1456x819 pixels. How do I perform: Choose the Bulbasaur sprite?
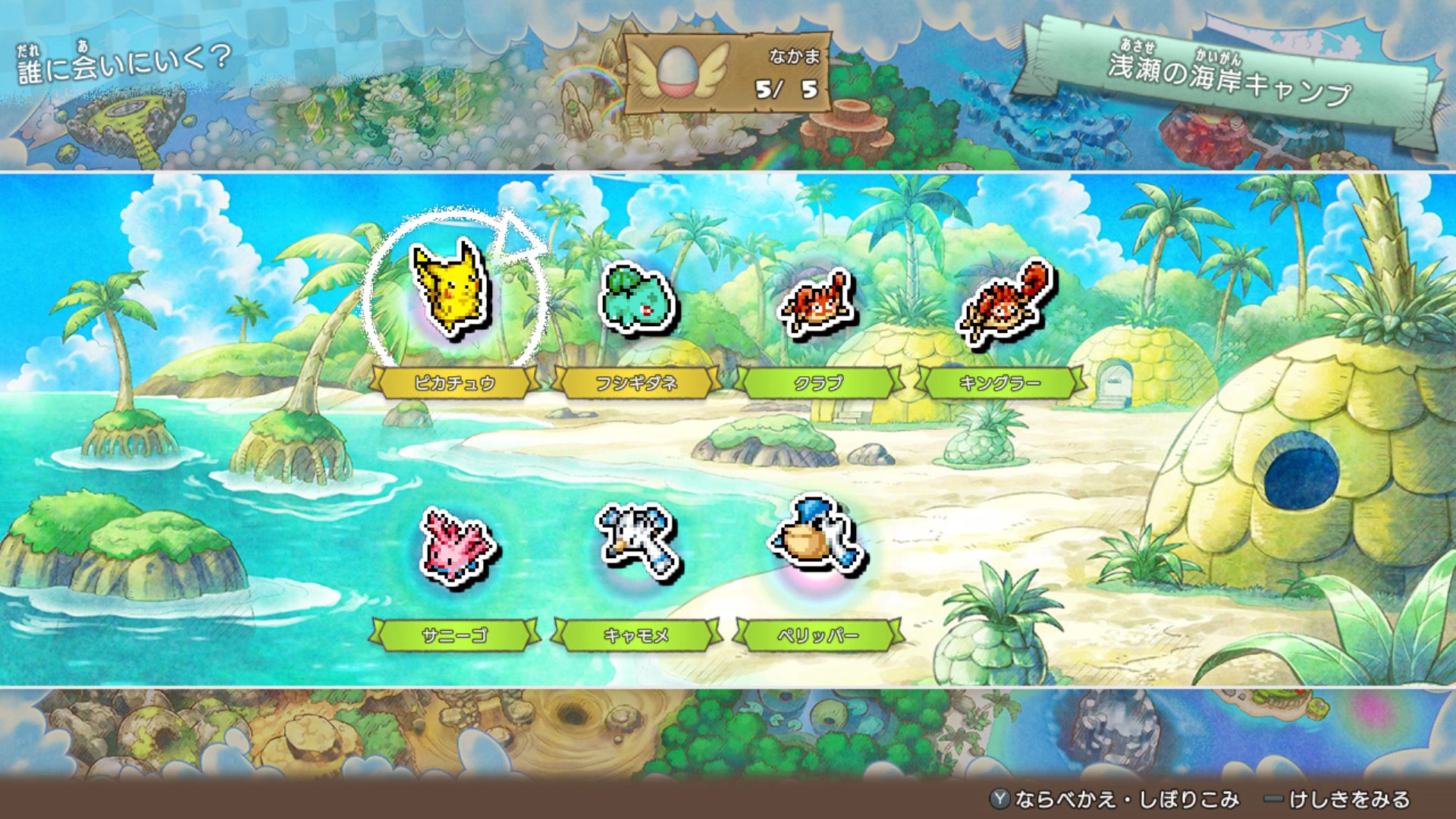pyautogui.click(x=637, y=300)
